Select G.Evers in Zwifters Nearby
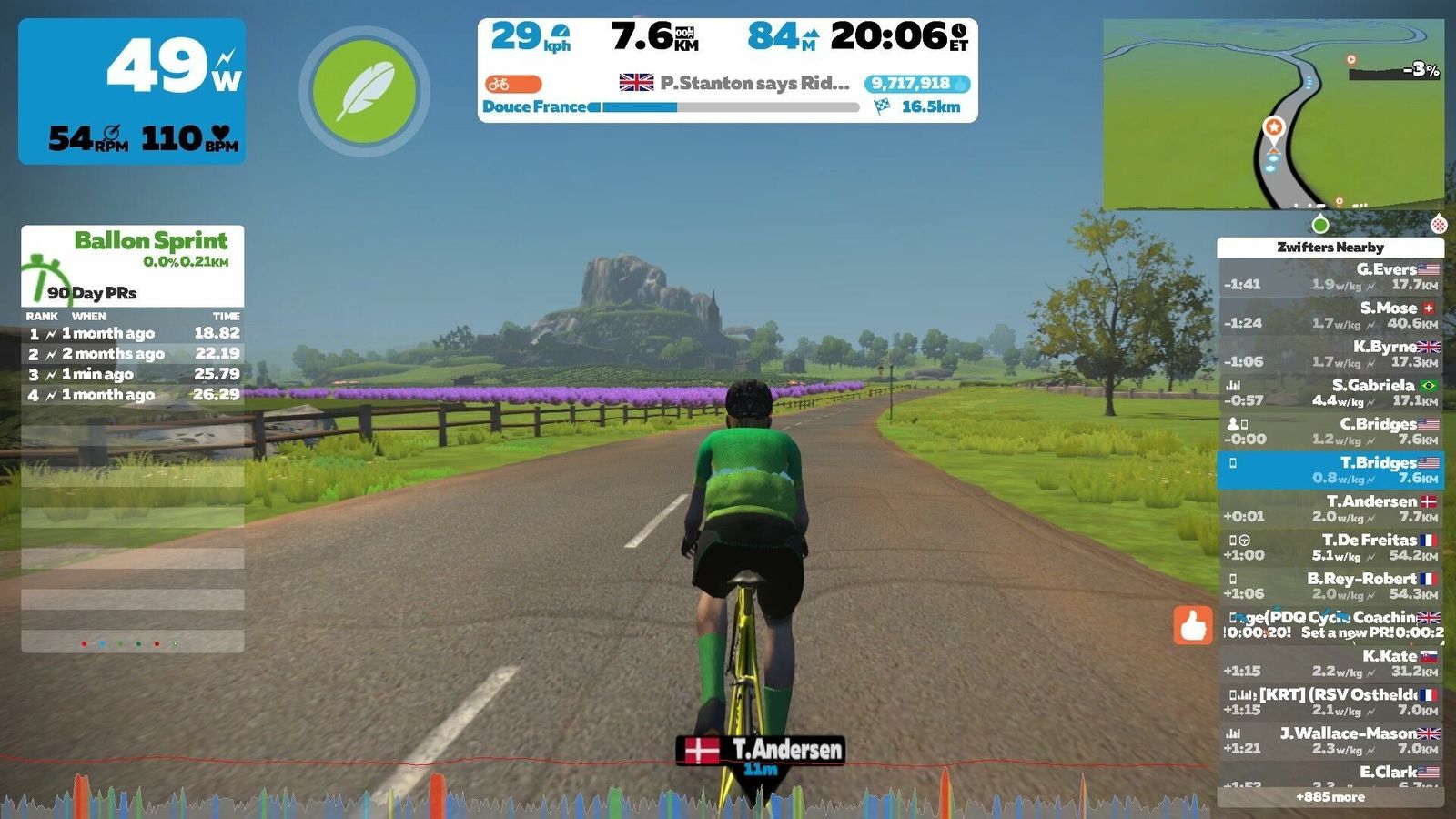1456x819 pixels. (x=1330, y=277)
